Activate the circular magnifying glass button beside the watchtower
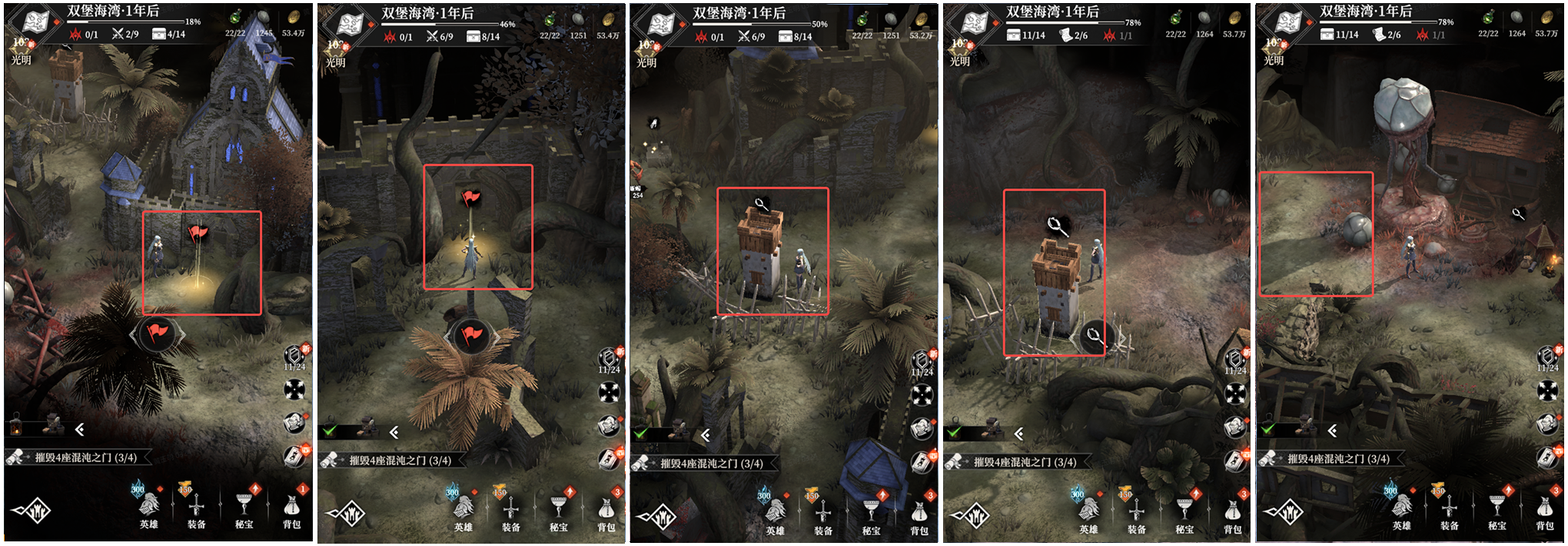The image size is (1568, 546). point(1092,336)
